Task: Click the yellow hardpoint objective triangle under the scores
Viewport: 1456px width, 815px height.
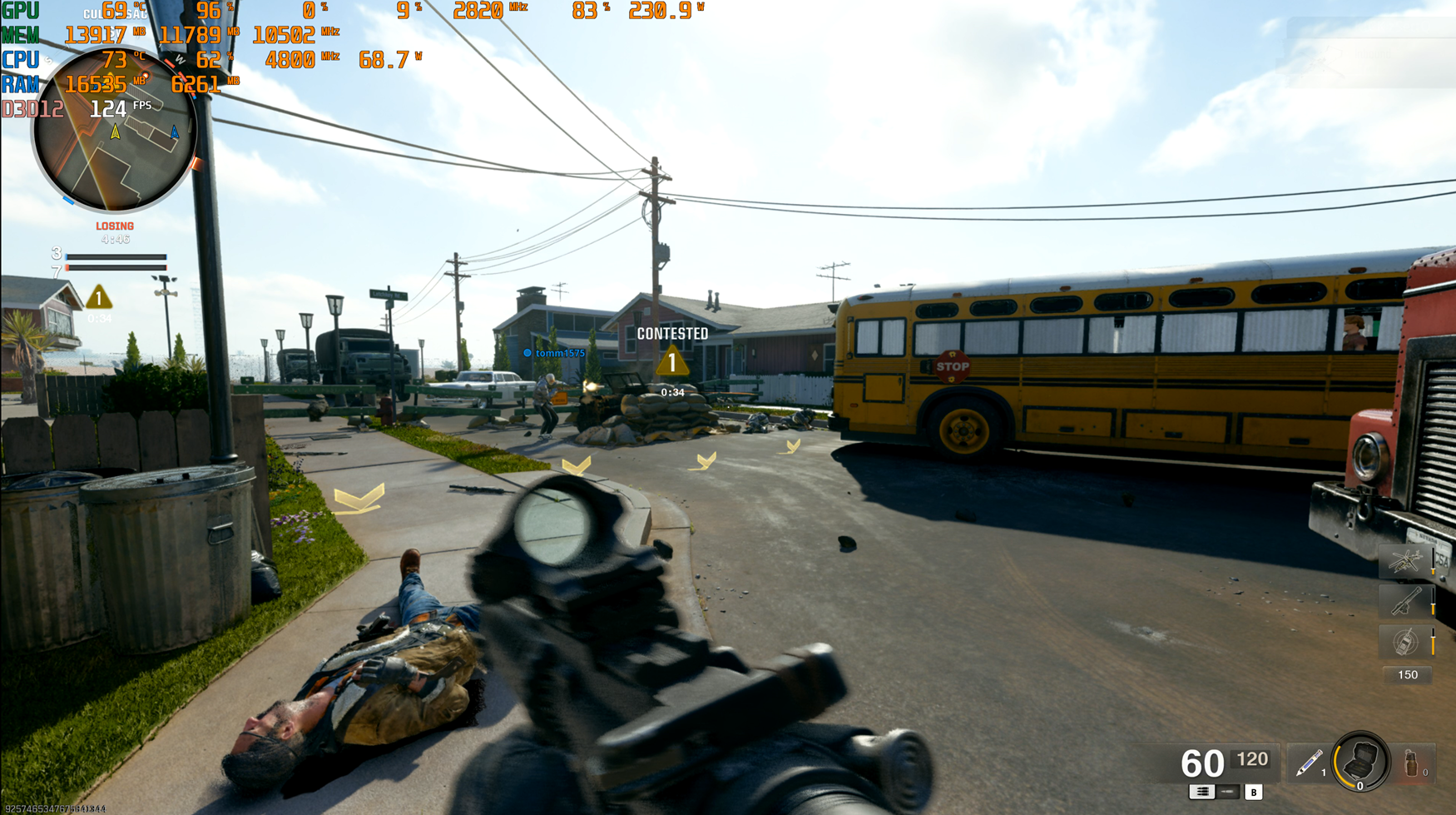Action: click(98, 297)
